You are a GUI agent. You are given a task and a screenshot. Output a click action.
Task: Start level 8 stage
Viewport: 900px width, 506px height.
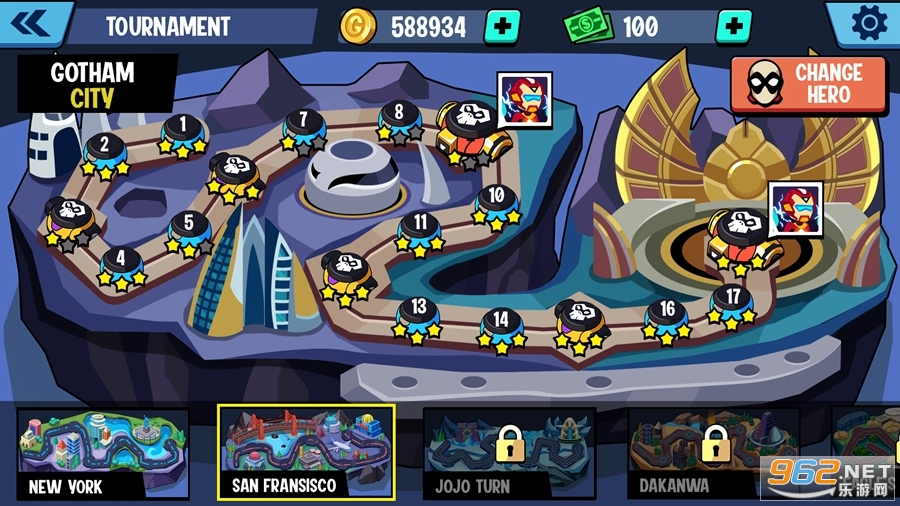399,115
